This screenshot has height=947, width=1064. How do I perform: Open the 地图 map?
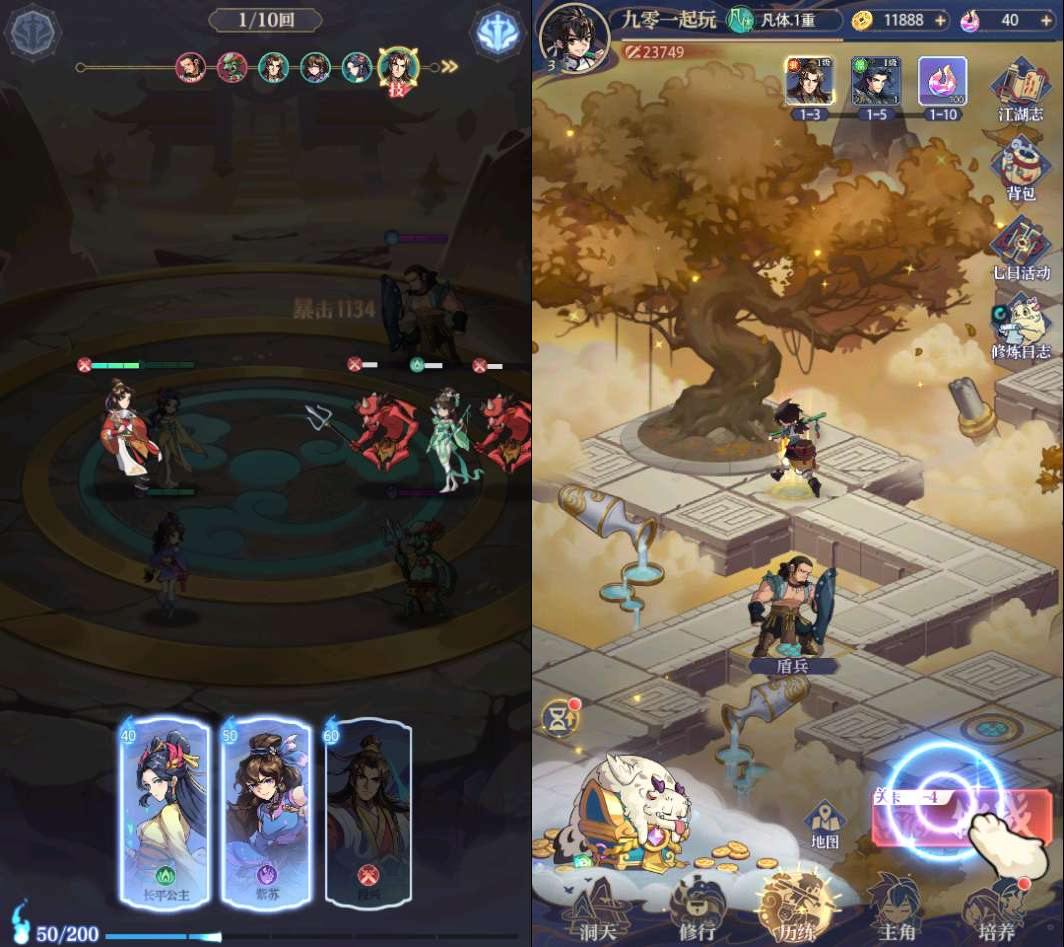point(825,824)
